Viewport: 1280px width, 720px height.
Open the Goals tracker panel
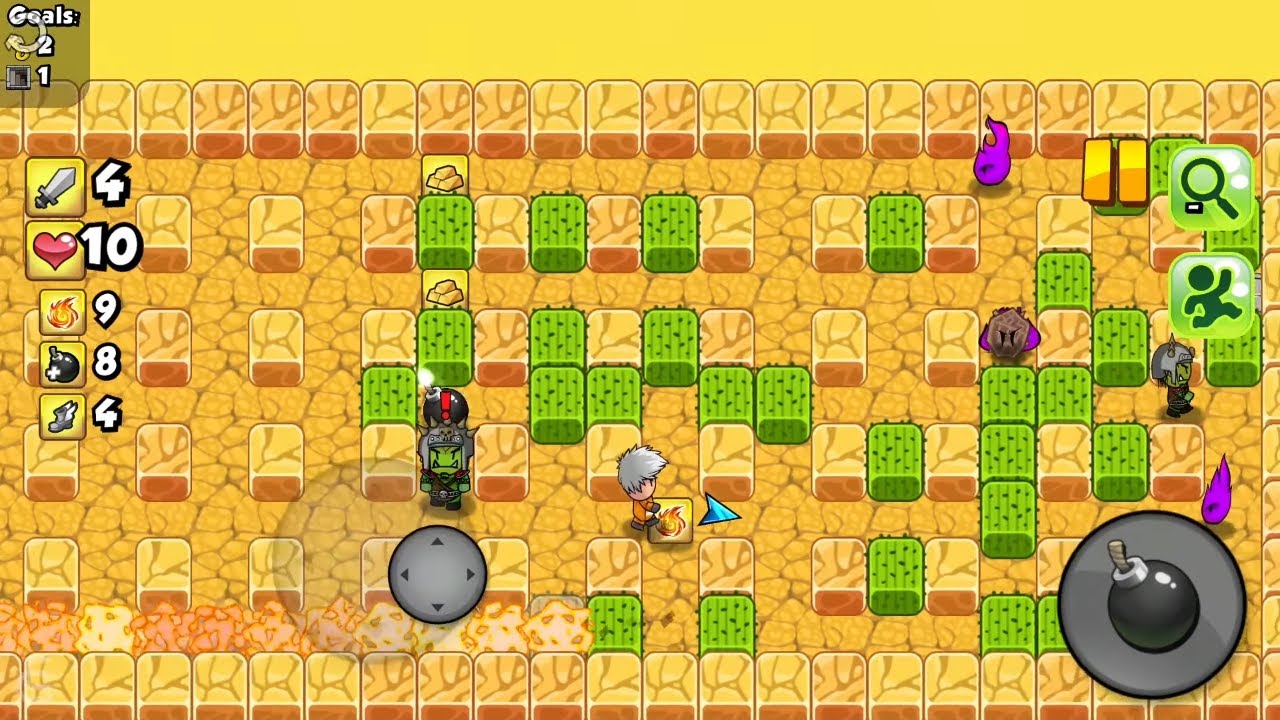coord(43,48)
